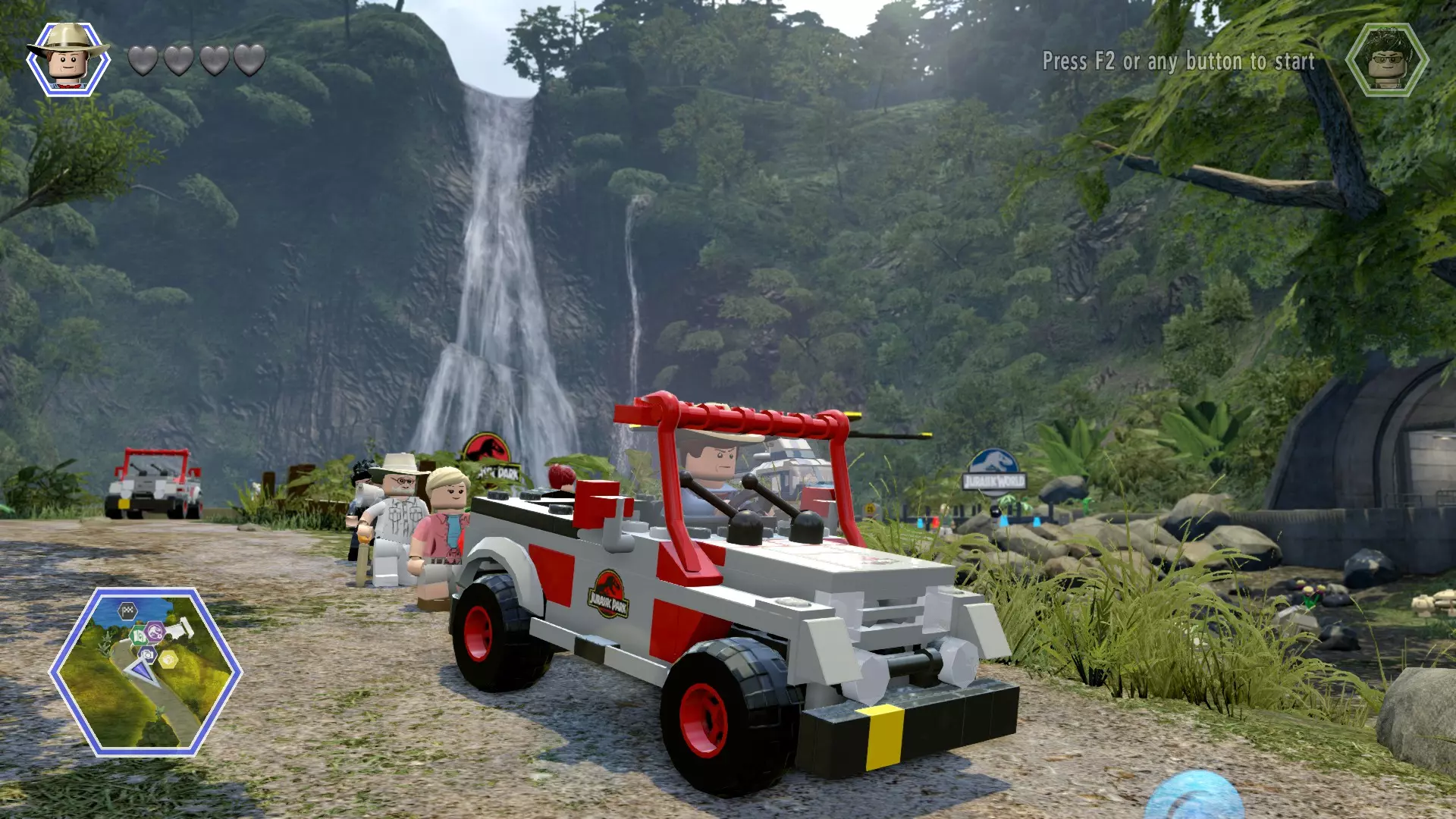
Task: Select the player two portrait with glasses
Action: click(x=1387, y=60)
